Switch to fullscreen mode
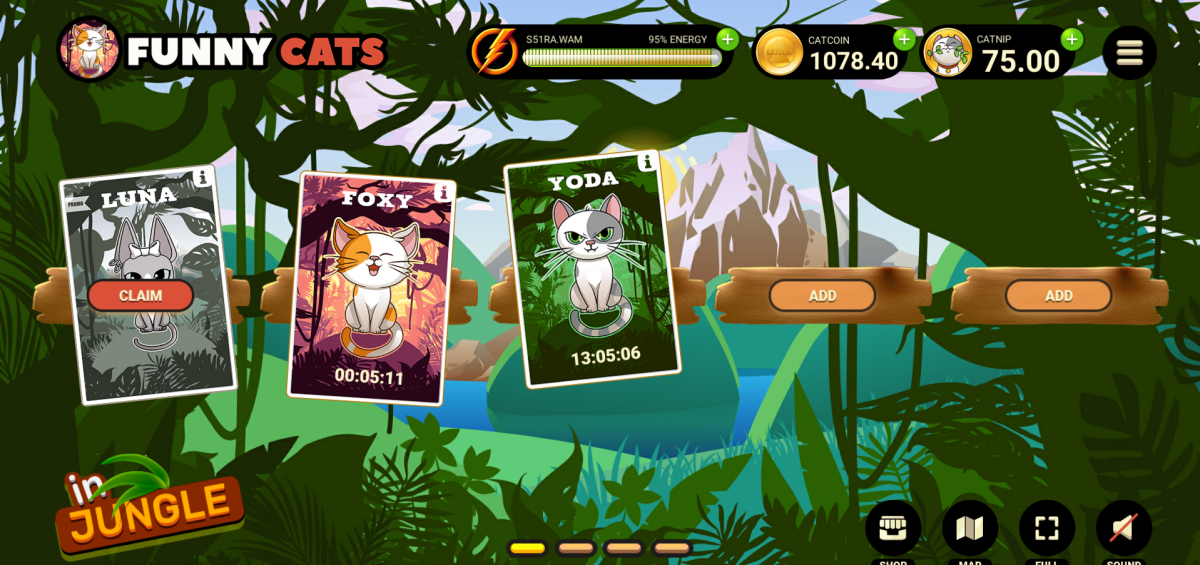The width and height of the screenshot is (1200, 565). tap(1046, 528)
